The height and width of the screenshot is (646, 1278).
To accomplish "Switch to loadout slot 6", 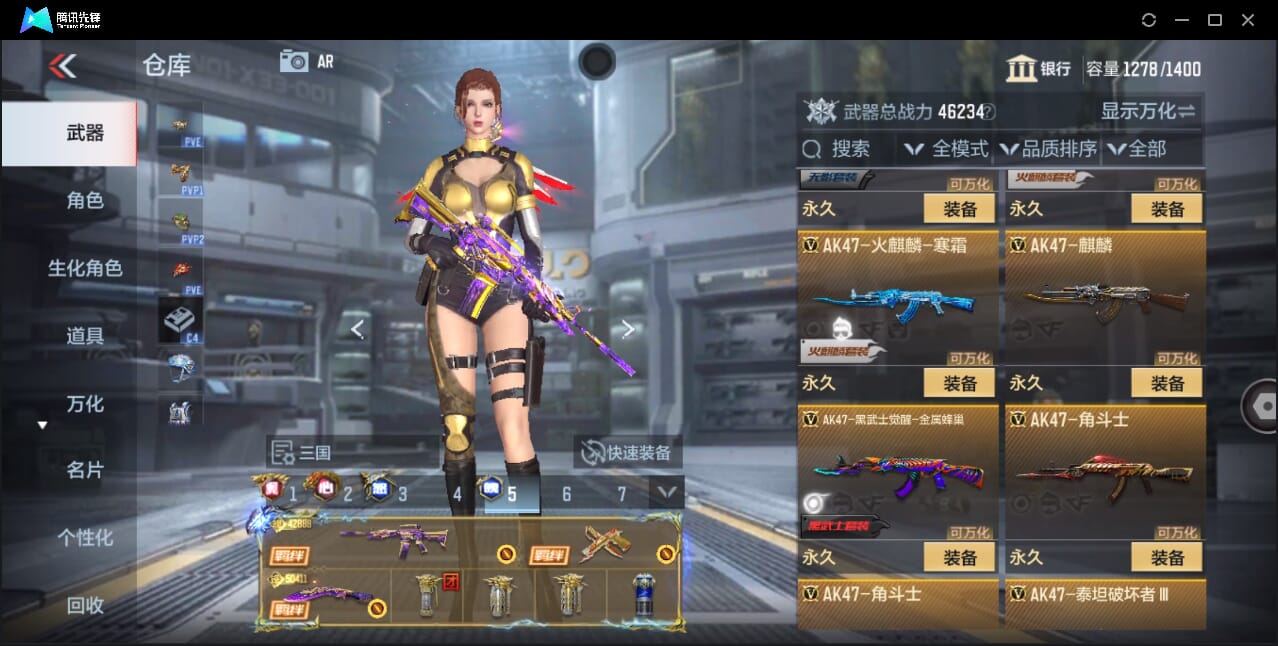I will (x=566, y=494).
